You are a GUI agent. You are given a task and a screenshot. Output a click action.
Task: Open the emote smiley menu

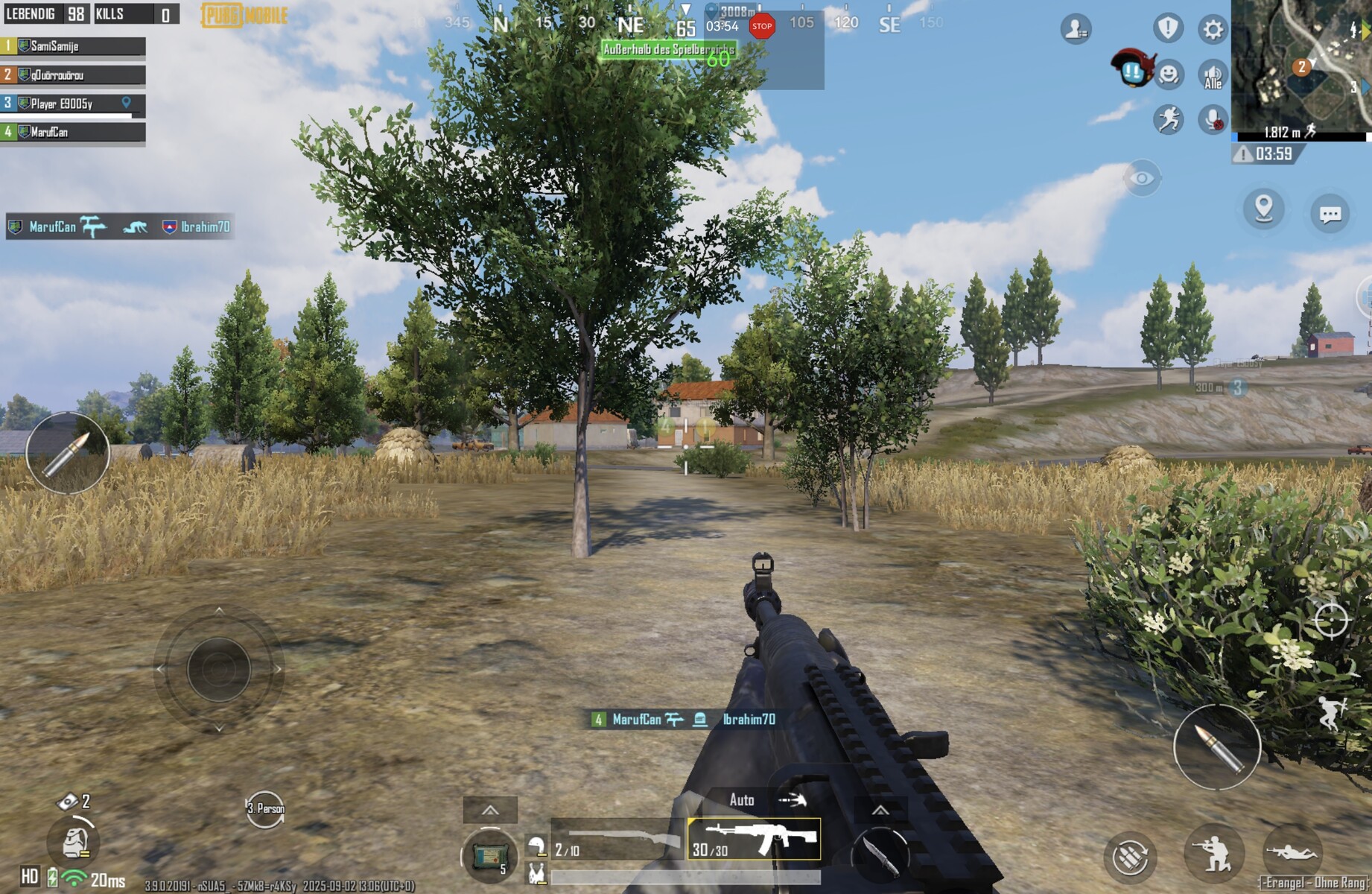[x=1169, y=74]
